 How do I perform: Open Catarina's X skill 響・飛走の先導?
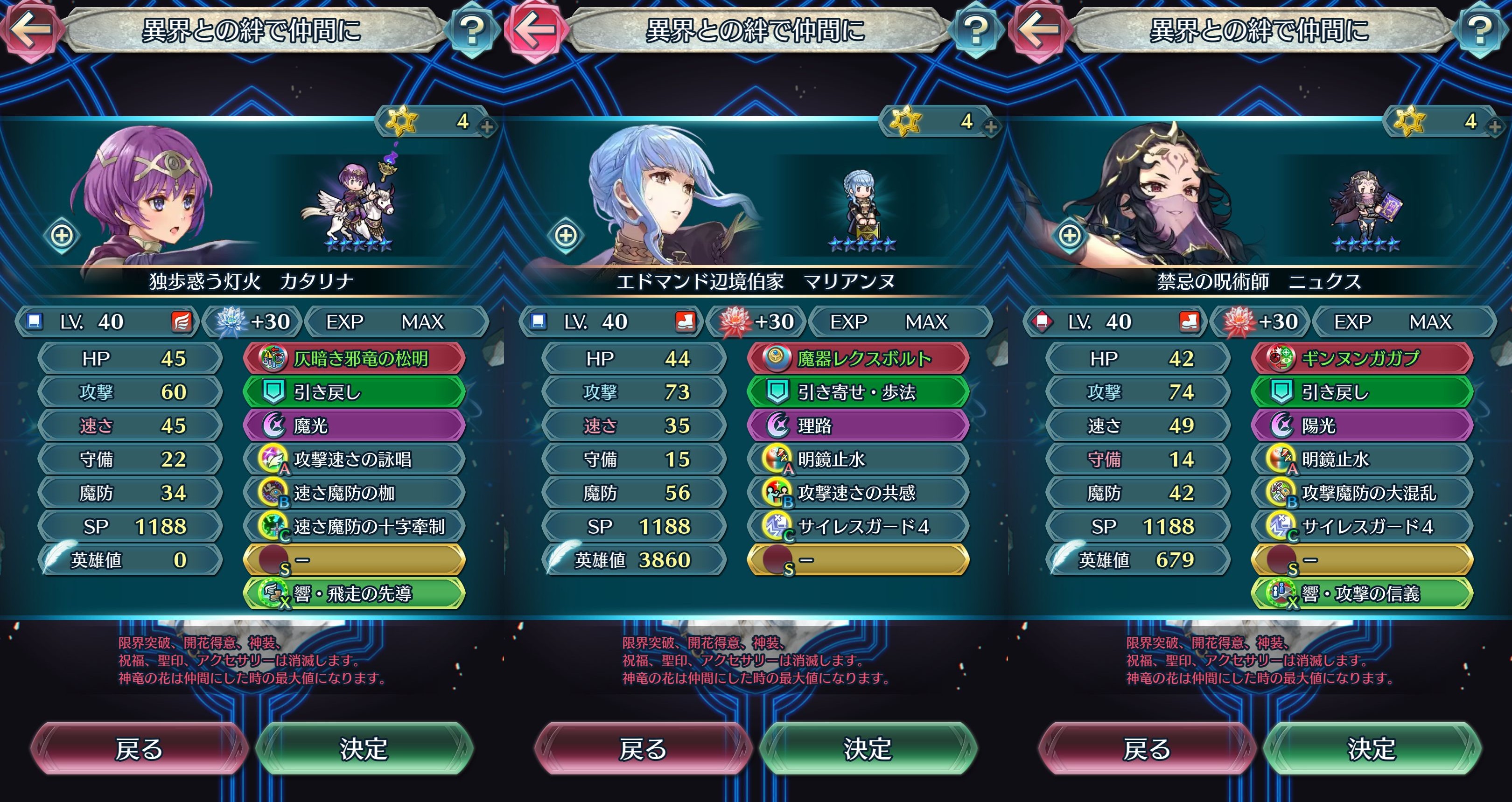[355, 594]
